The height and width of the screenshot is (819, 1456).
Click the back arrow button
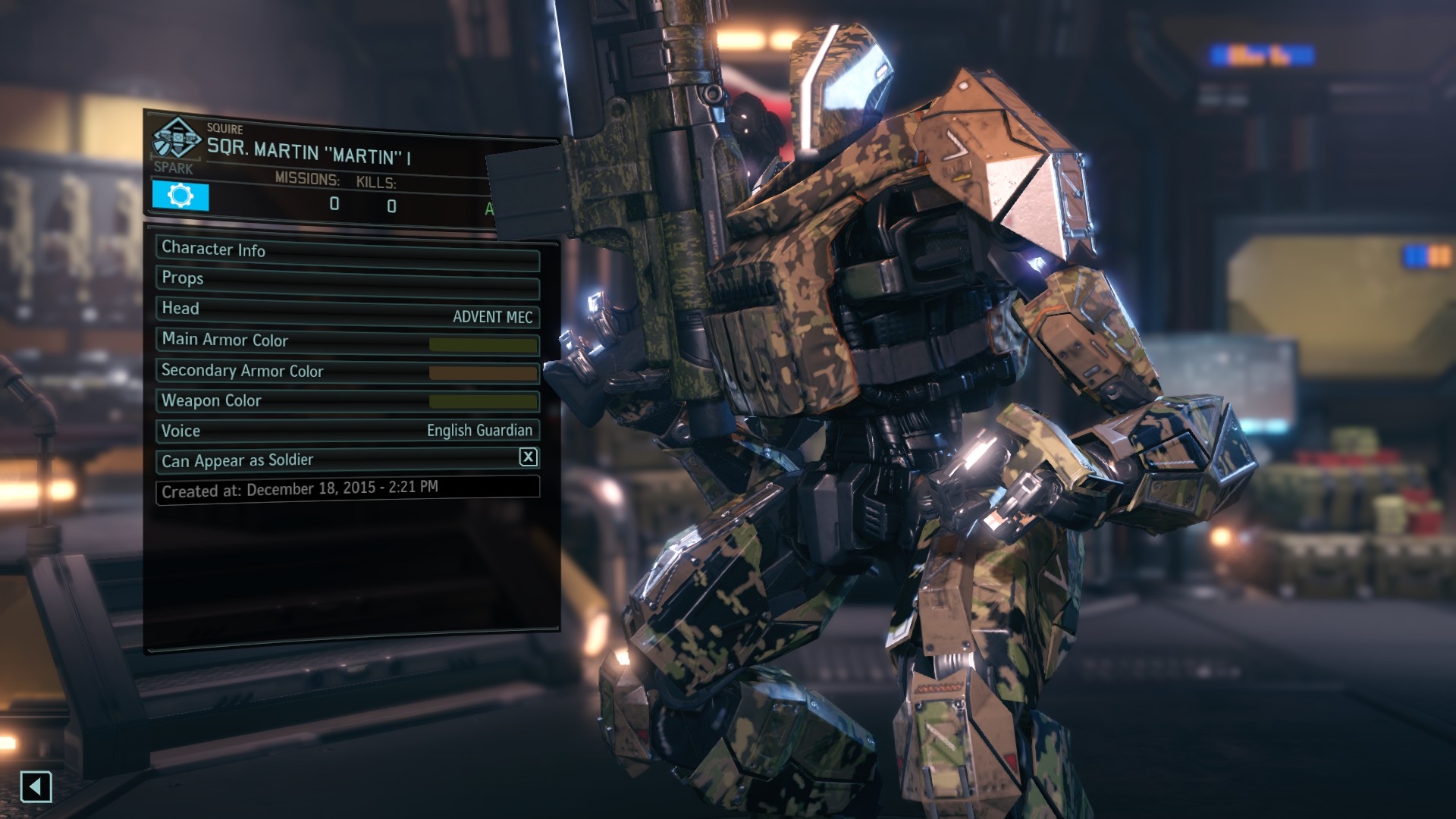coord(36,786)
